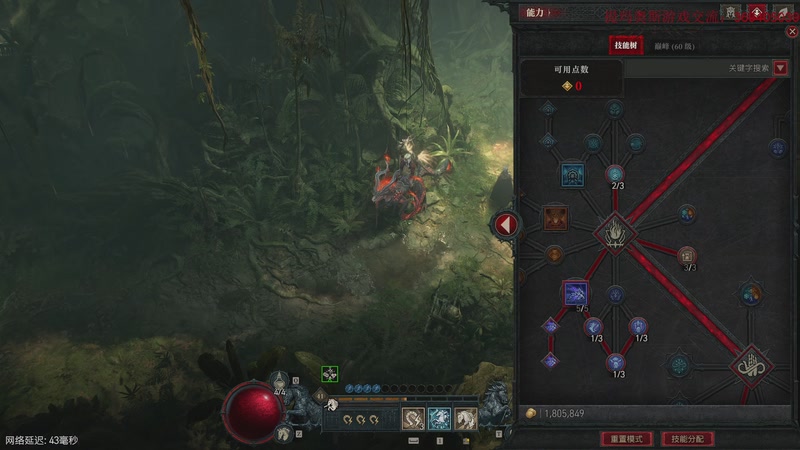Viewport: 800px width, 450px height.
Task: Activate the horseshoe mount skill slot
Action: (413, 419)
